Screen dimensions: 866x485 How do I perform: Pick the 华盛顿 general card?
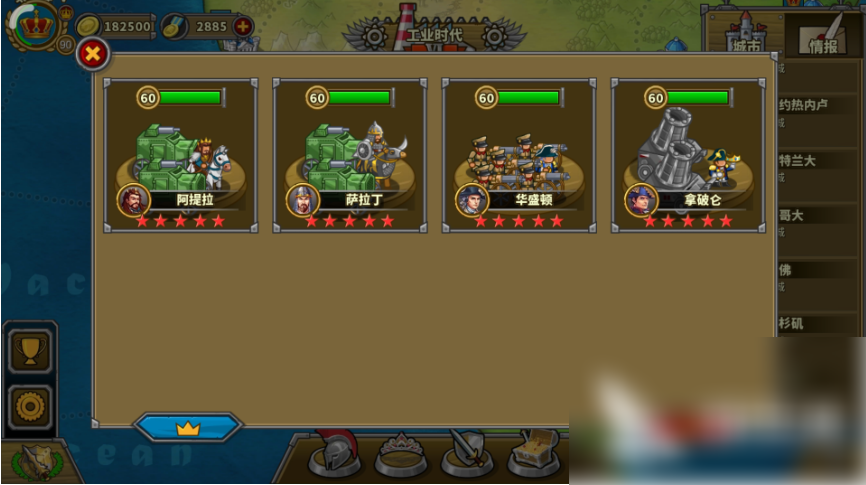519,156
